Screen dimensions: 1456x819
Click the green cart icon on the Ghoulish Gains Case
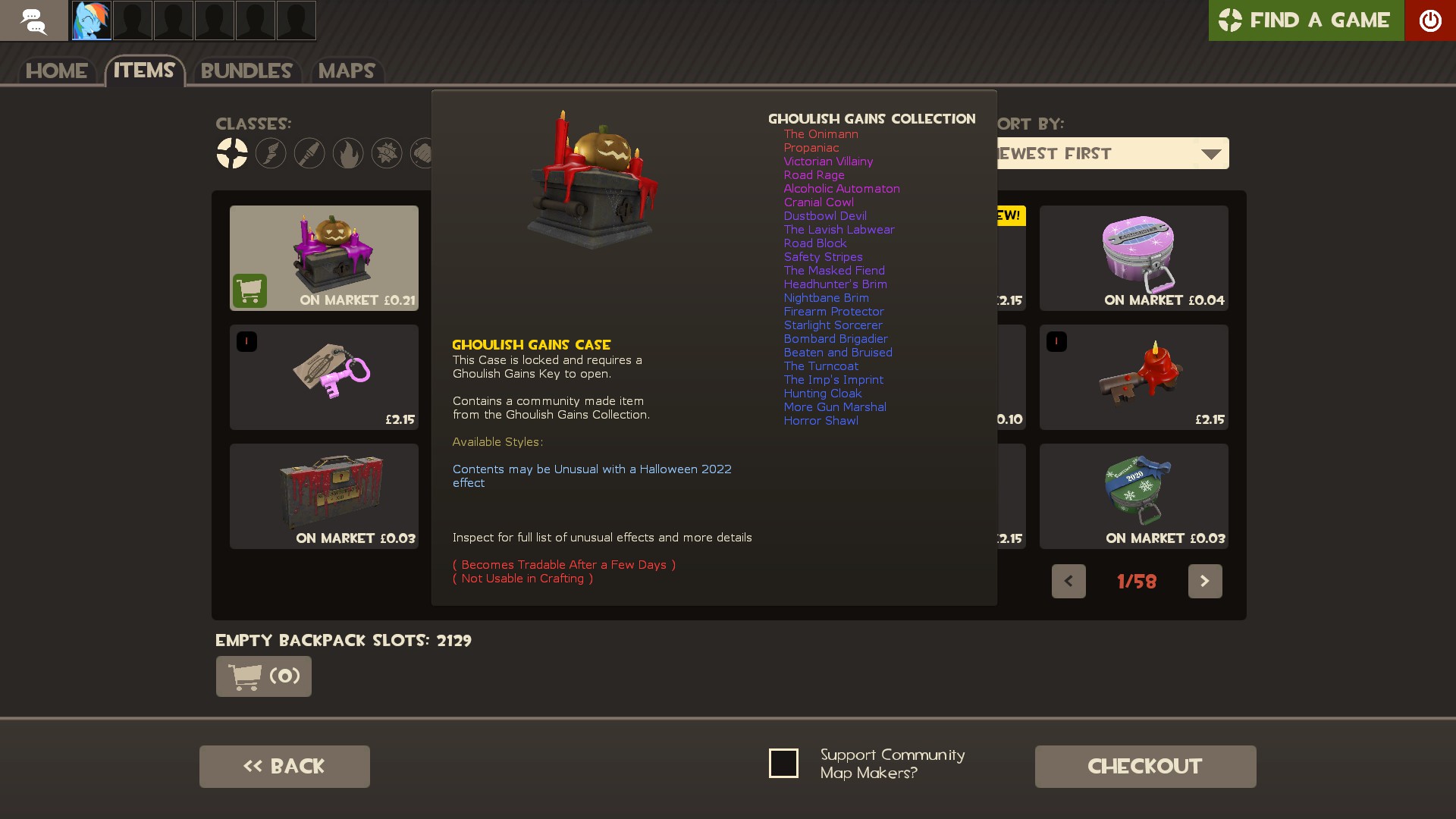point(250,290)
